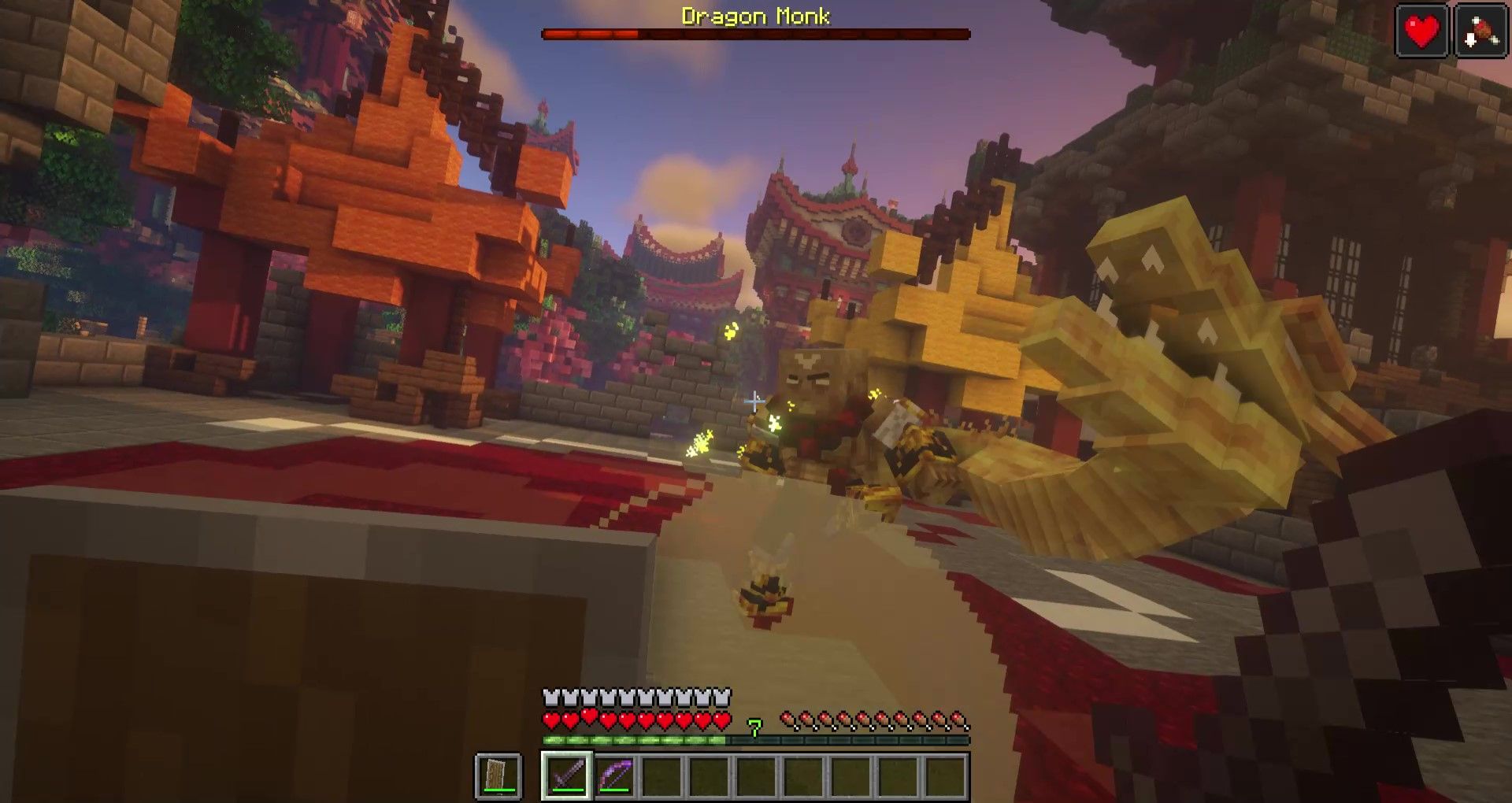Click the red heart status icon top-right

pos(1423,32)
